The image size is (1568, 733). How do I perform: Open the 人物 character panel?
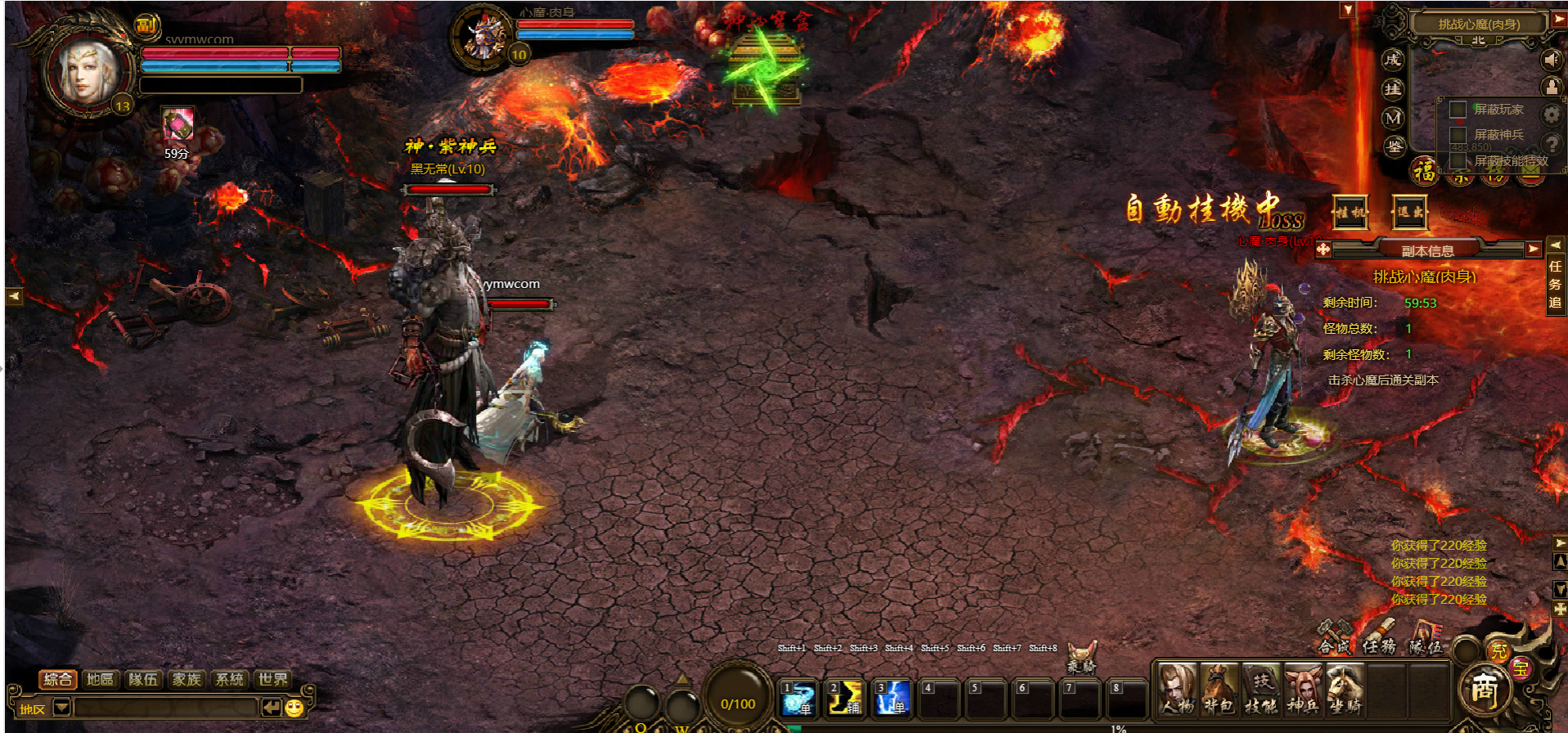(x=1176, y=689)
